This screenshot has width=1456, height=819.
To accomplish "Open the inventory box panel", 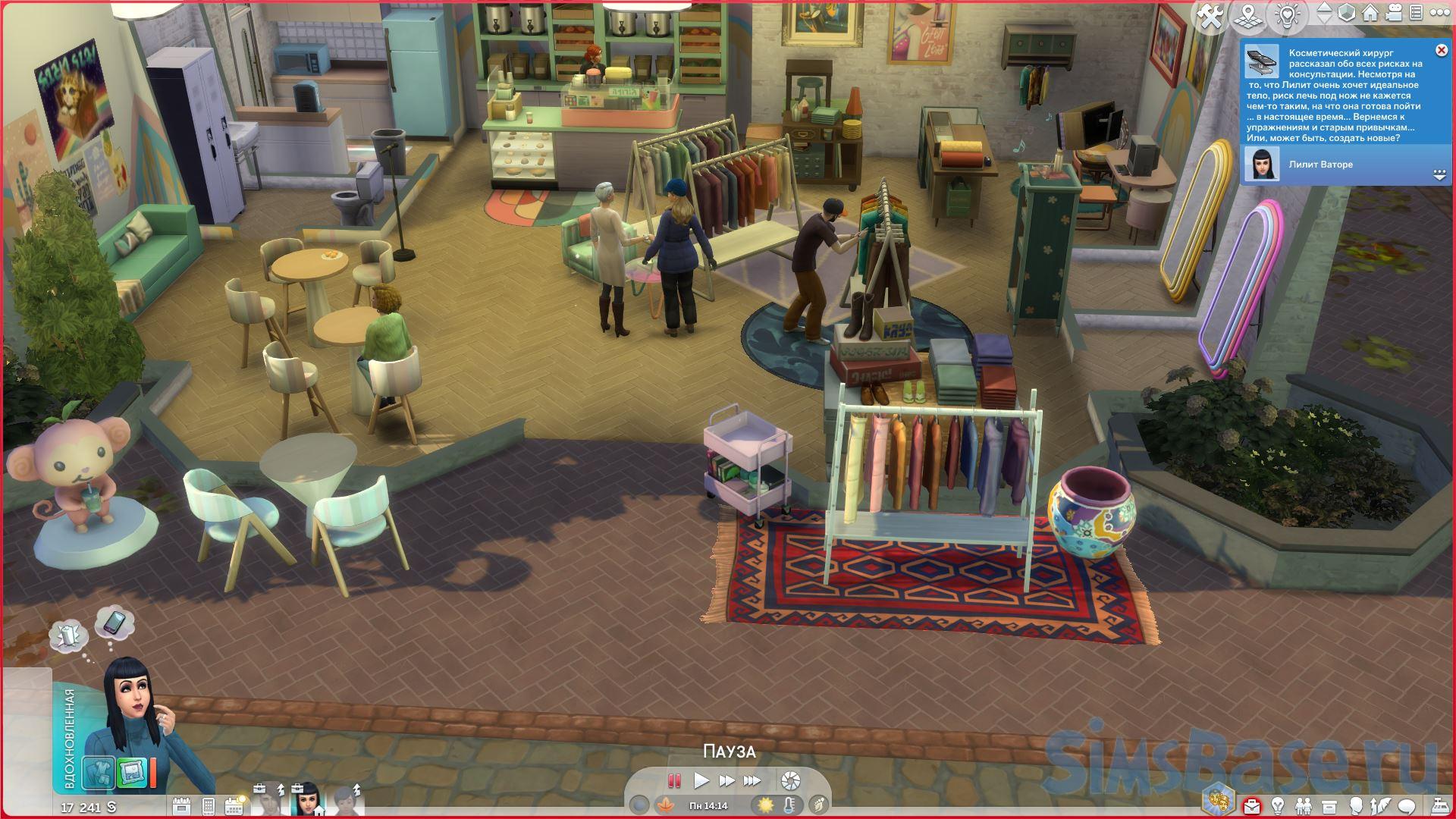I will [1329, 805].
